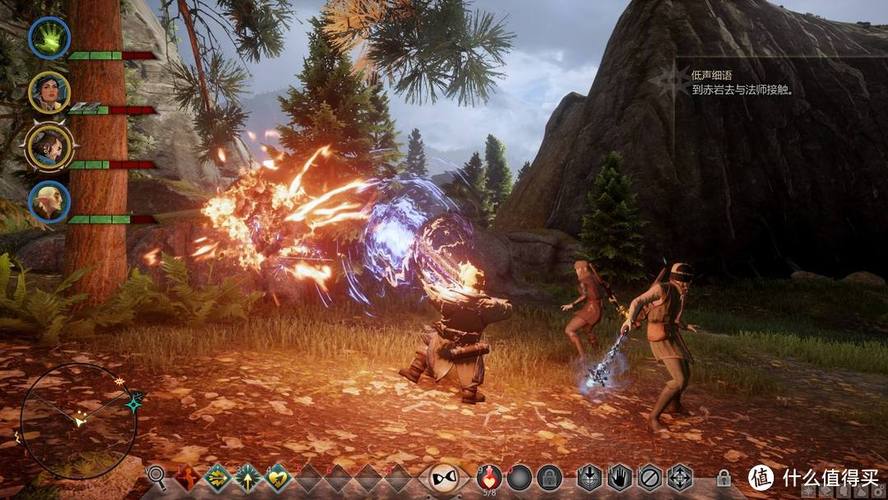Viewport: 888px width, 500px height.
Task: Select the bald elf party portrait
Action: [48, 201]
